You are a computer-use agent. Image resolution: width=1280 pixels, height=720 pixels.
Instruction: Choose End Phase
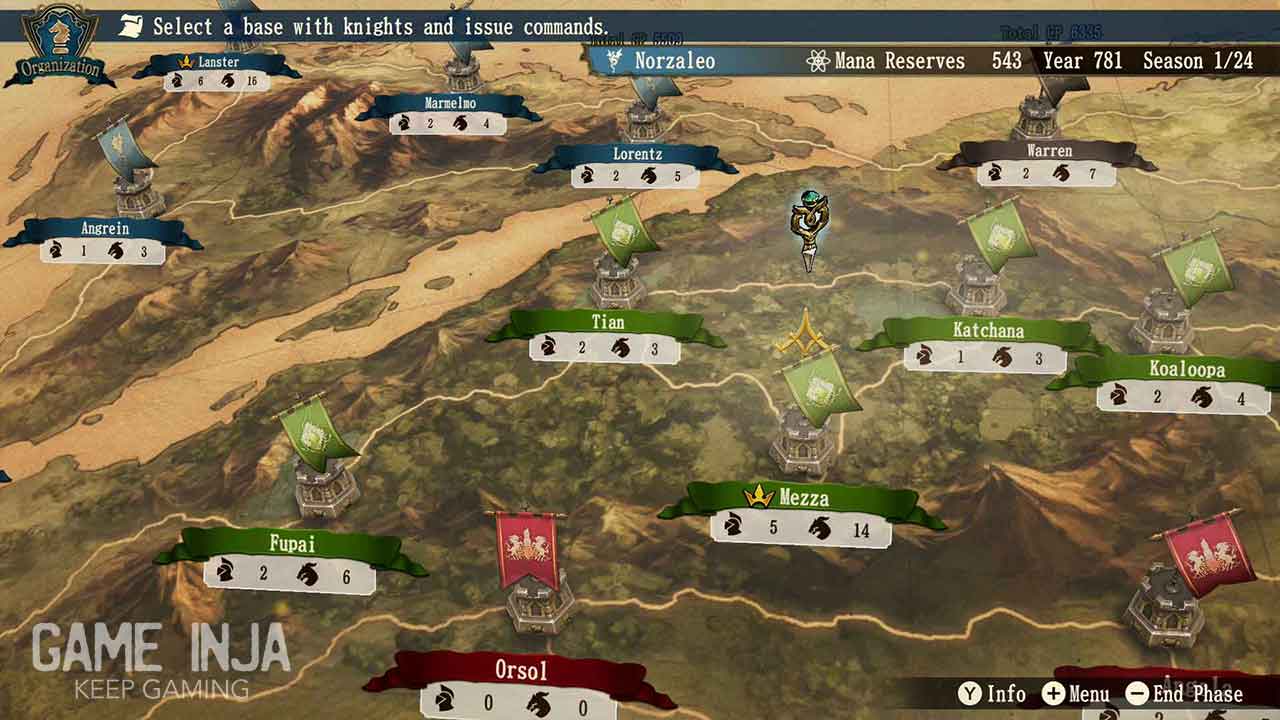pos(1185,694)
